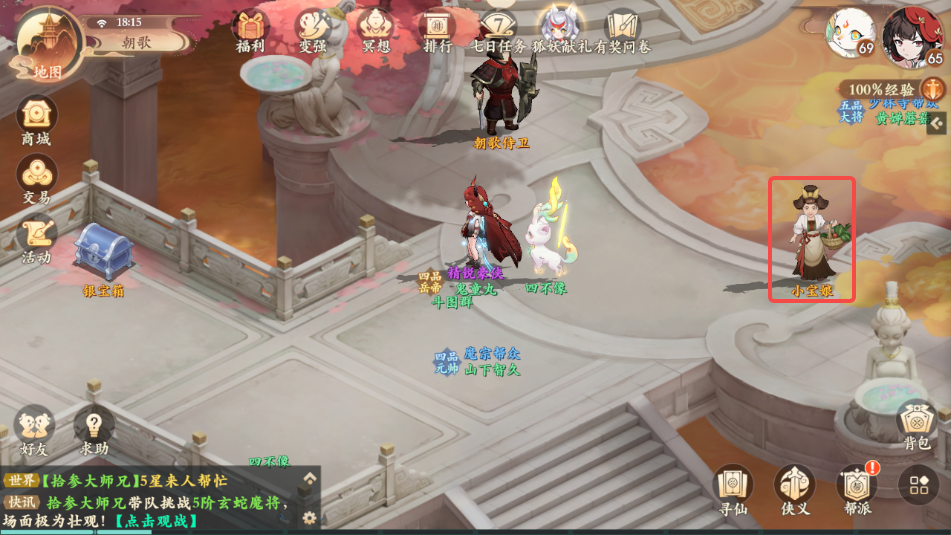Open the 有奖问卷 survey
The image size is (951, 535).
coord(624,28)
